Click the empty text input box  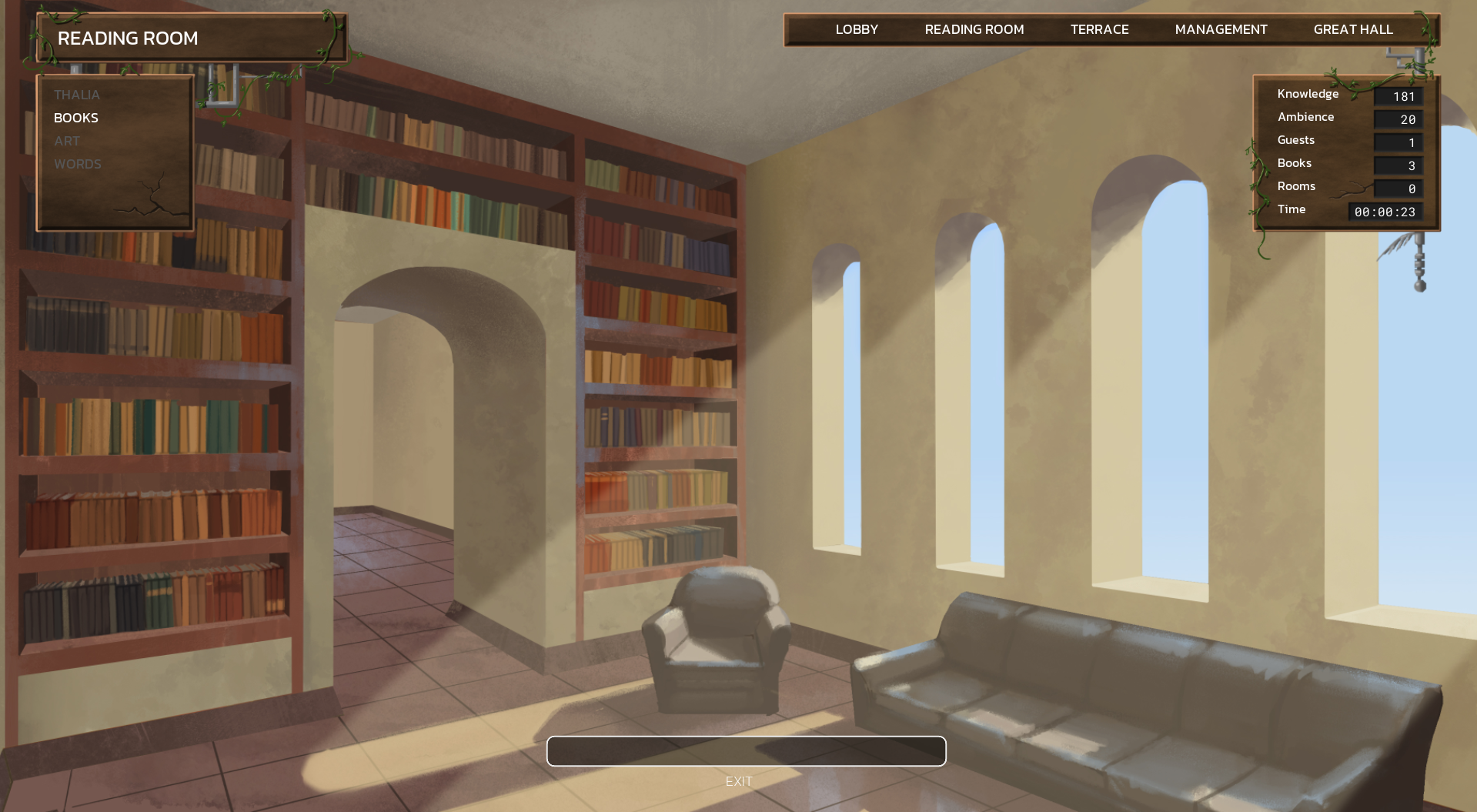coord(746,751)
